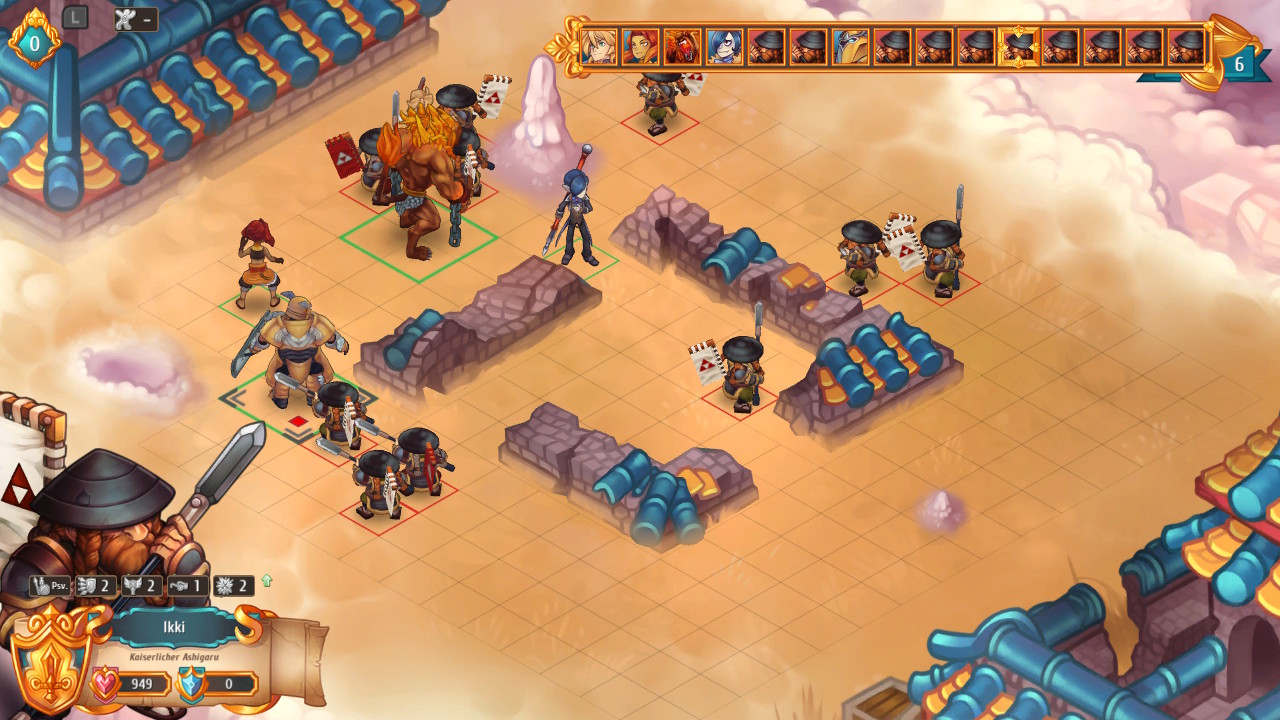1280x720 pixels.
Task: Activate the winged emblem ability icon
Action: [141, 586]
